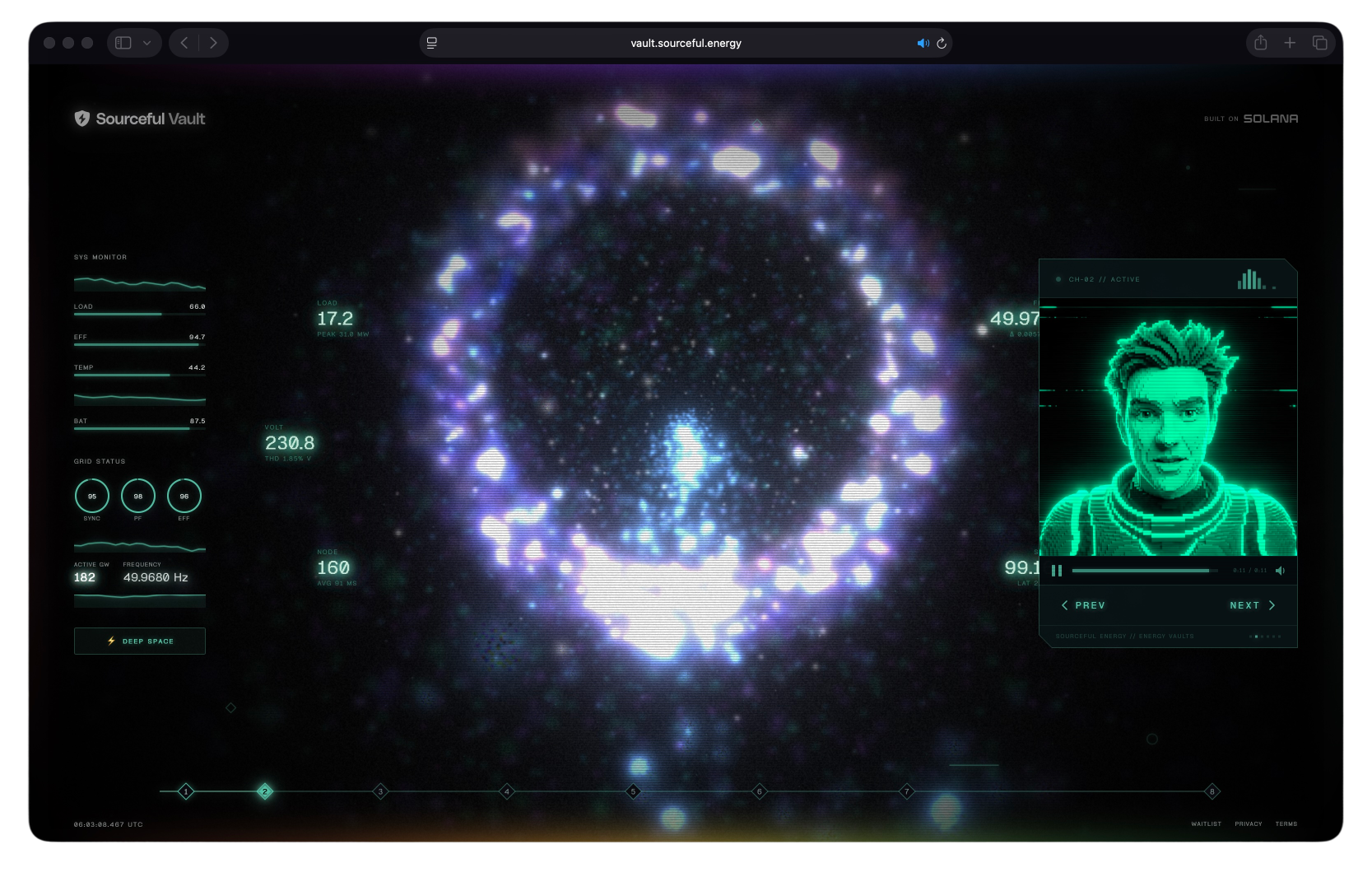Select timeline marker 3
Viewport: 1372px width, 877px height.
380,791
